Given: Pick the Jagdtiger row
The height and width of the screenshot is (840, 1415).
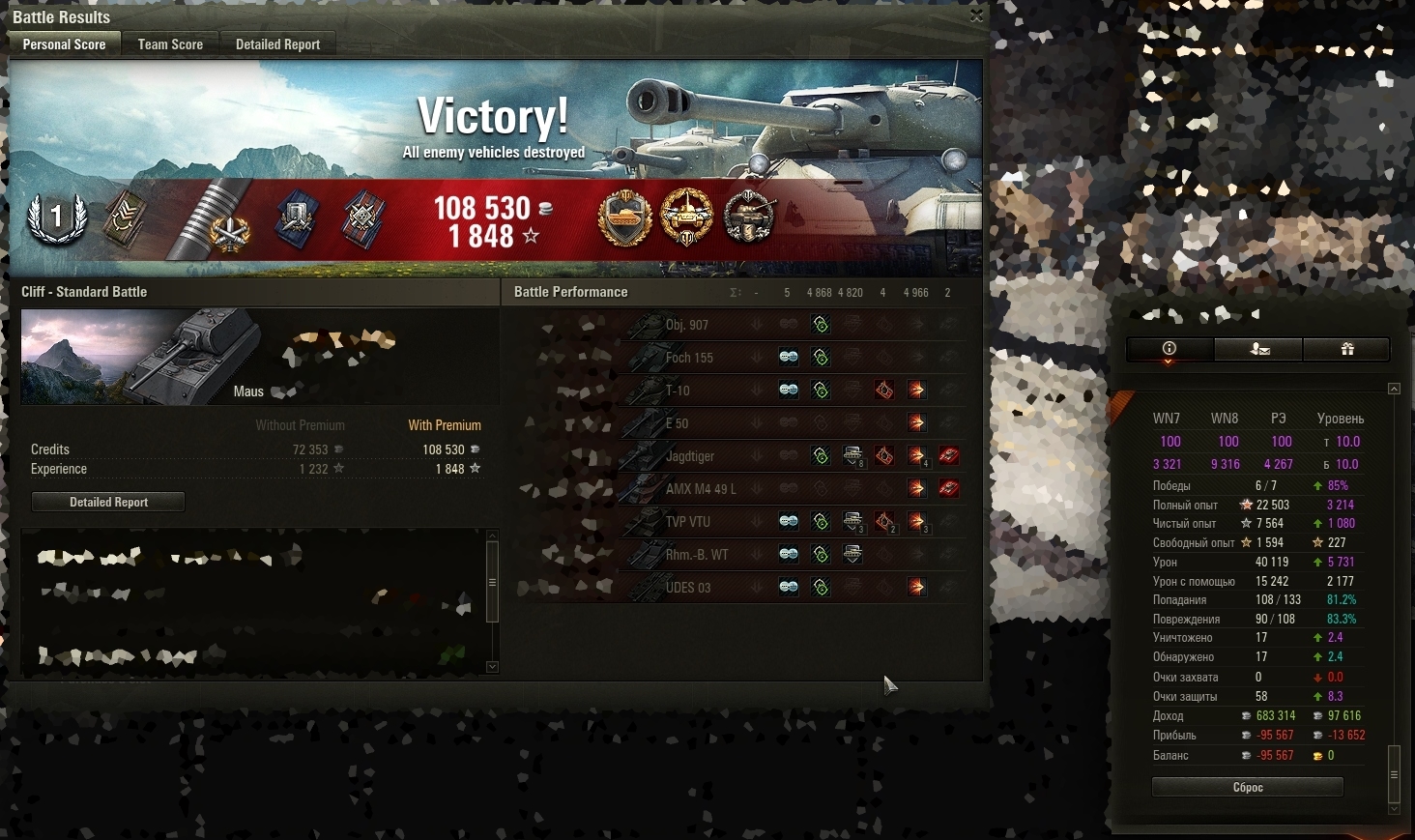Looking at the screenshot, I should coord(690,456).
